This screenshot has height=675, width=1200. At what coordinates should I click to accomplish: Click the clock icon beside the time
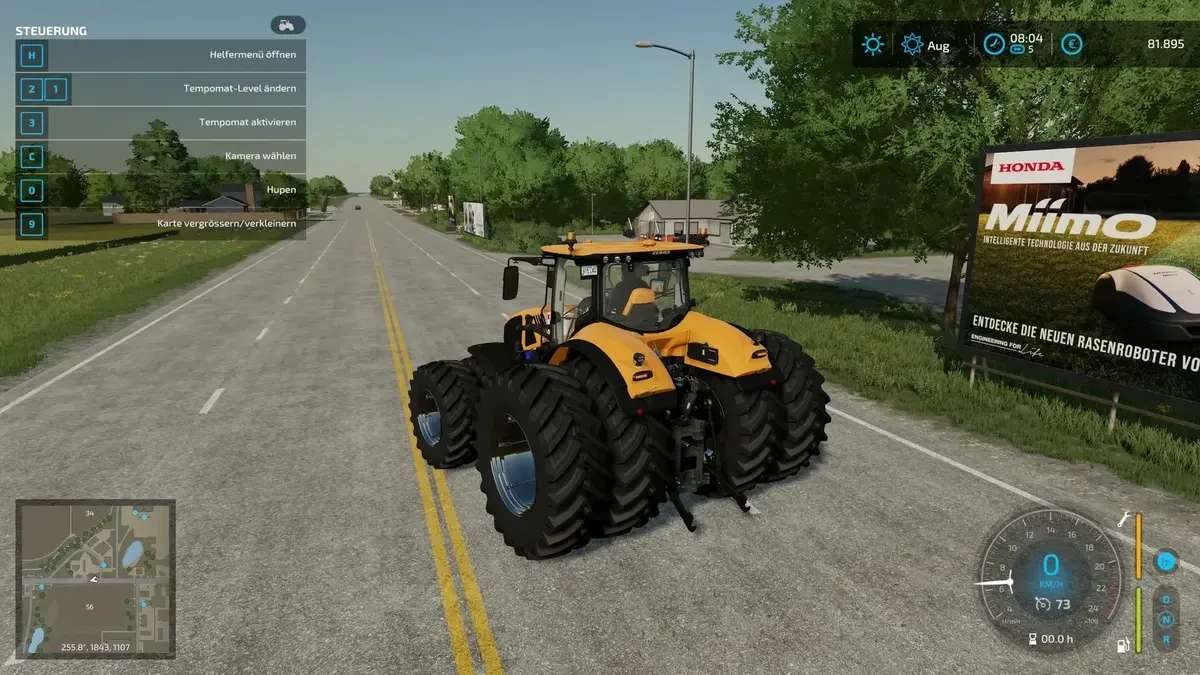(x=993, y=44)
